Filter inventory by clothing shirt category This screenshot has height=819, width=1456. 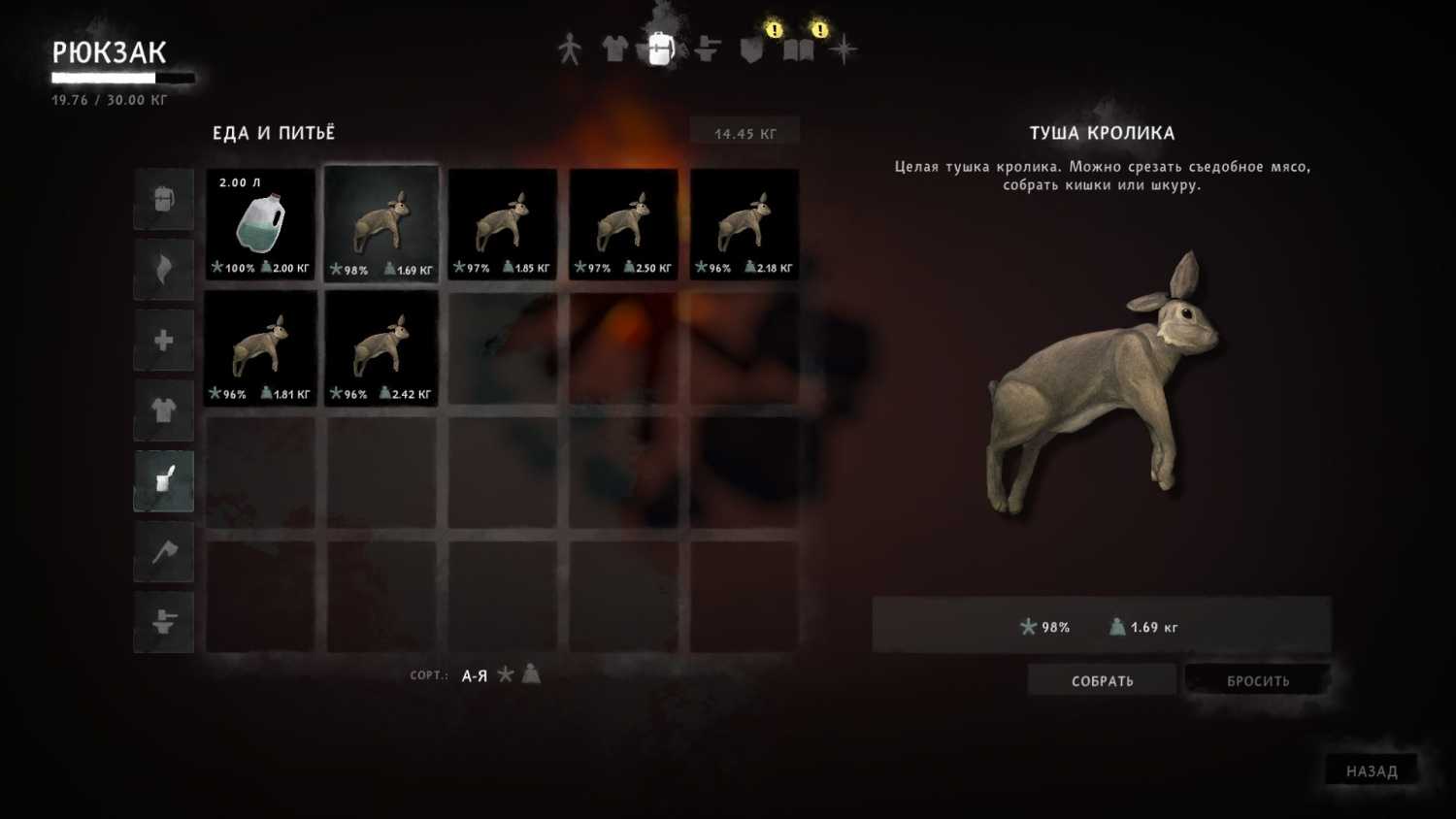(x=164, y=410)
